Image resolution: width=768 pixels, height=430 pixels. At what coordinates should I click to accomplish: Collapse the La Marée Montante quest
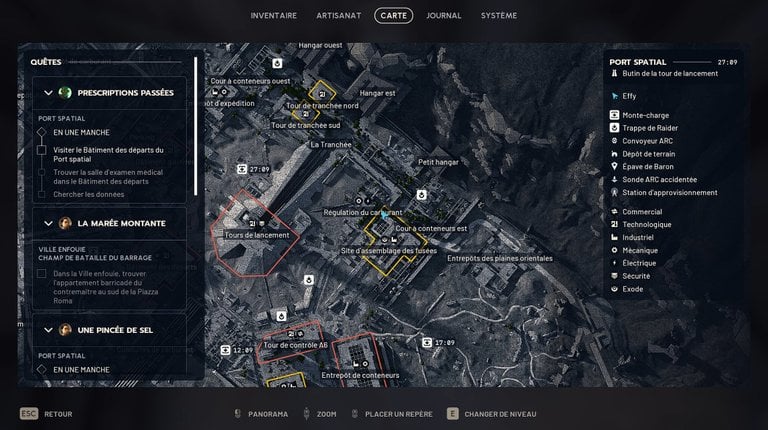click(x=46, y=223)
